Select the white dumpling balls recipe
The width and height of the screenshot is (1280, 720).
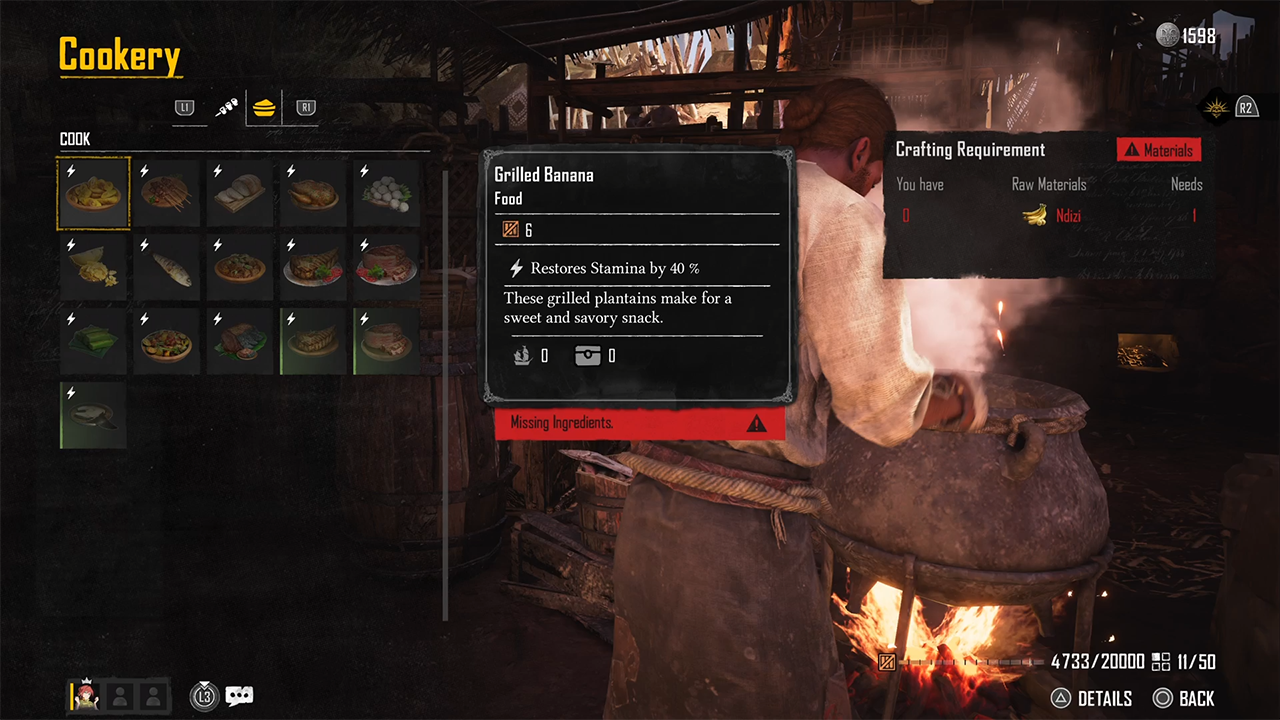(x=387, y=194)
